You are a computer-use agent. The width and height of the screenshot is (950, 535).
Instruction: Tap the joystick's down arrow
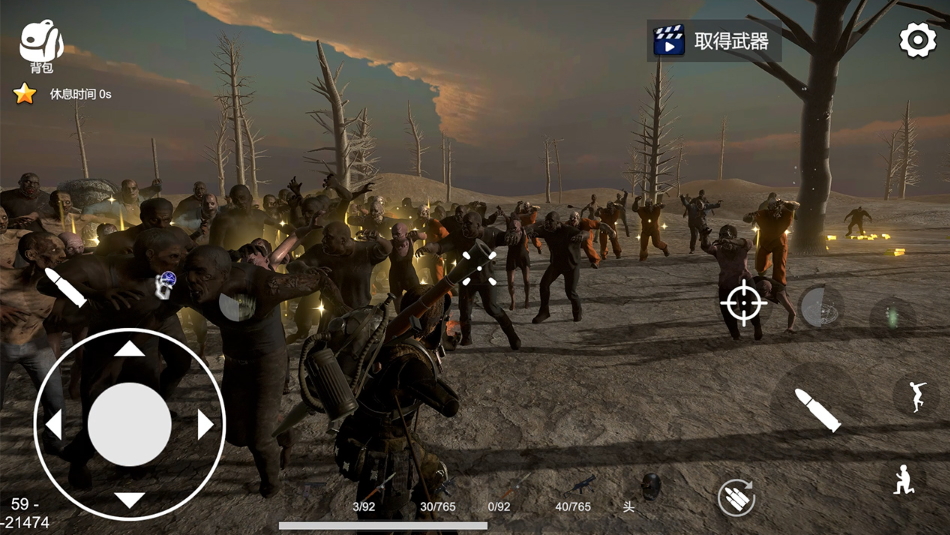(x=129, y=500)
